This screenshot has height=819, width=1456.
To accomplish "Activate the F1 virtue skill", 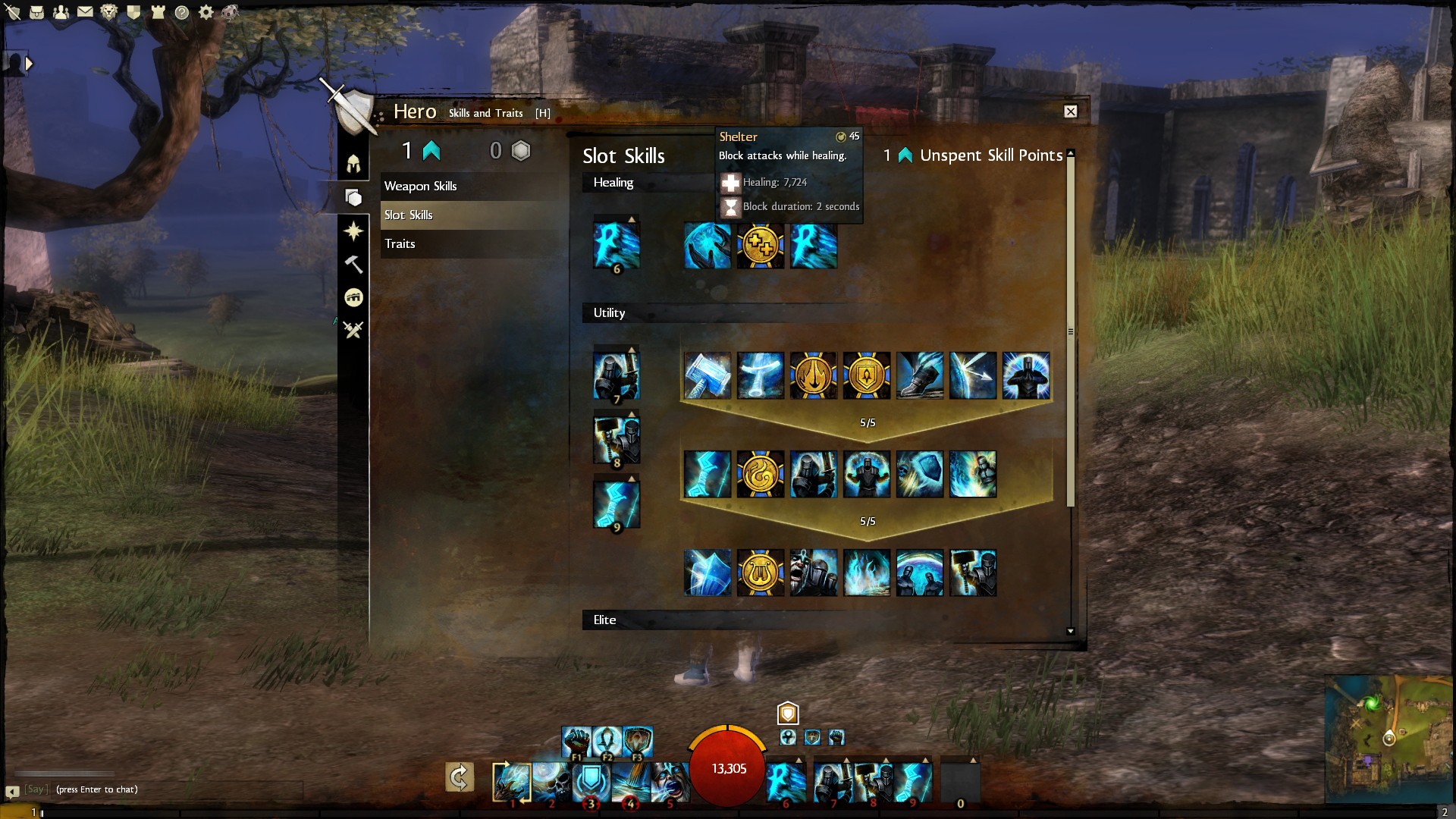I will tap(576, 741).
